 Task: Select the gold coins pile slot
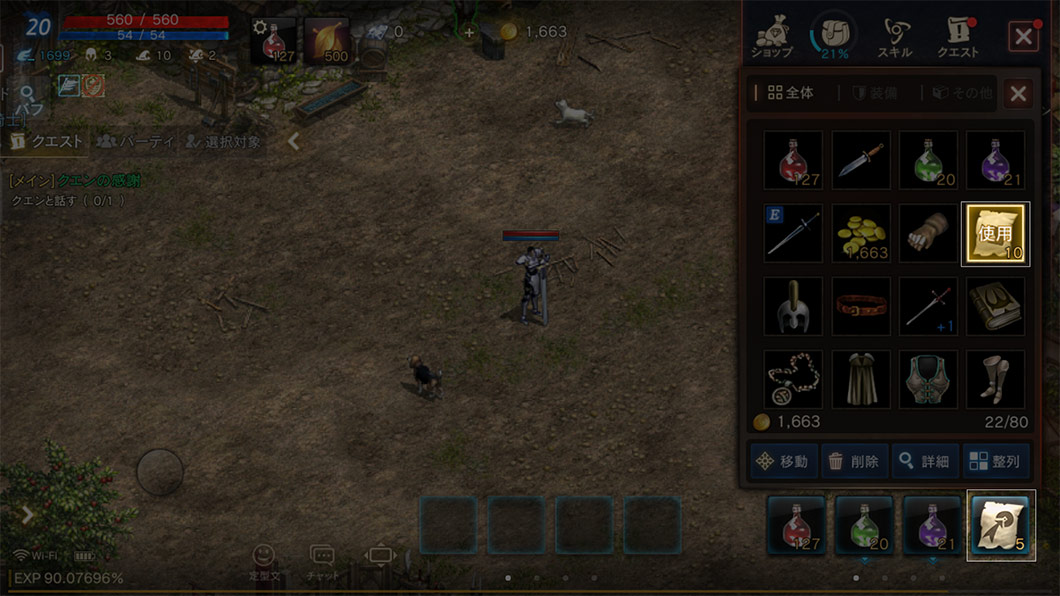coord(861,234)
